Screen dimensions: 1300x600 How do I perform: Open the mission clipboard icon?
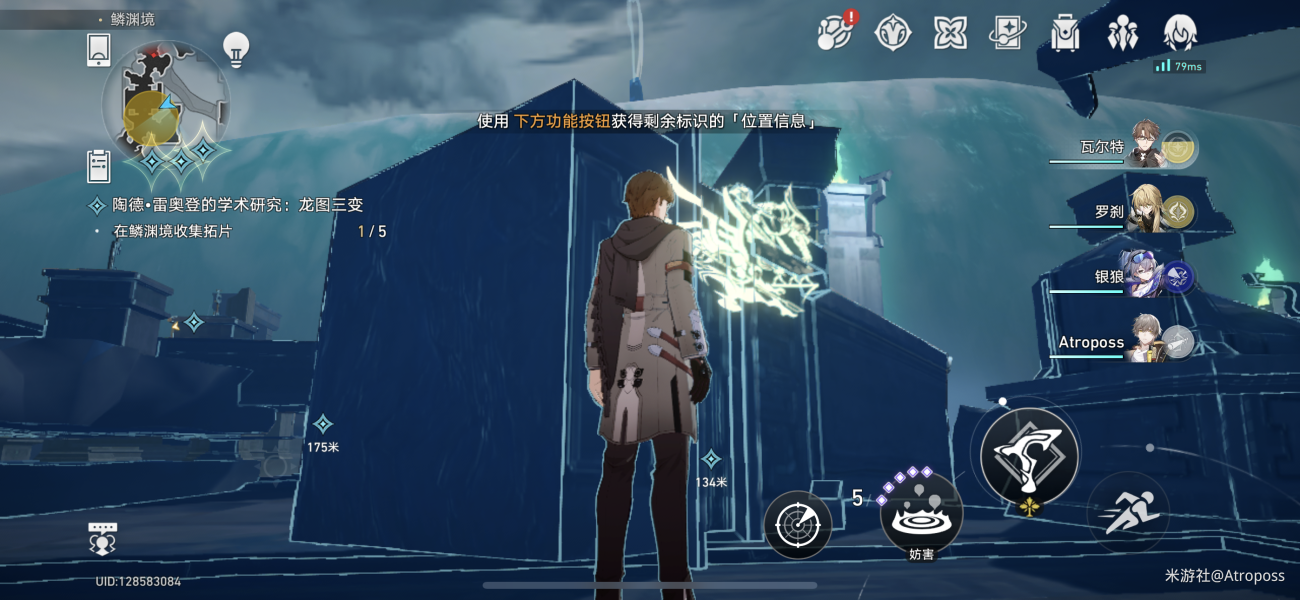click(x=99, y=166)
